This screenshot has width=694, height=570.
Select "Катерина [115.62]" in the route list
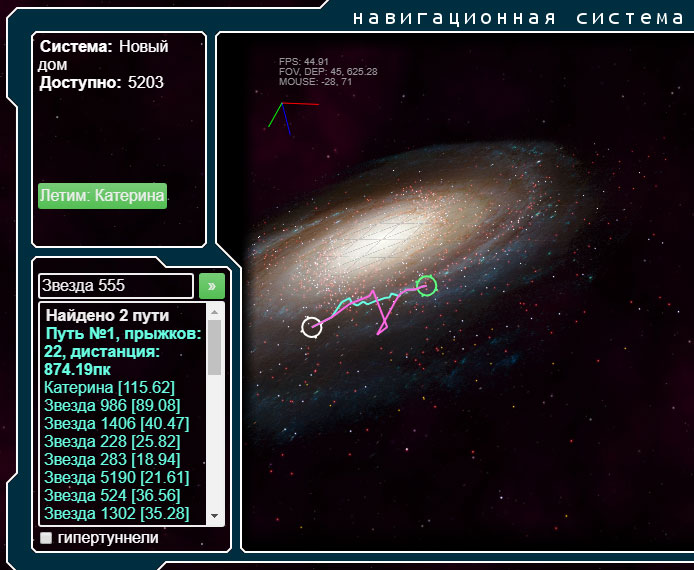[x=110, y=387]
